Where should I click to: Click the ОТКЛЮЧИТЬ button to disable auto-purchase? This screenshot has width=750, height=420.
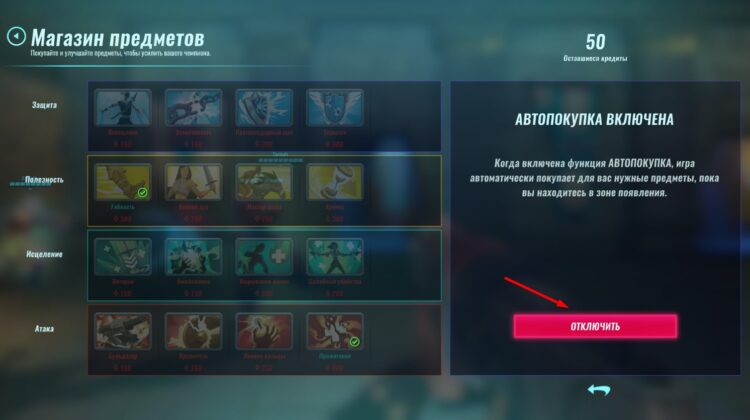595,326
